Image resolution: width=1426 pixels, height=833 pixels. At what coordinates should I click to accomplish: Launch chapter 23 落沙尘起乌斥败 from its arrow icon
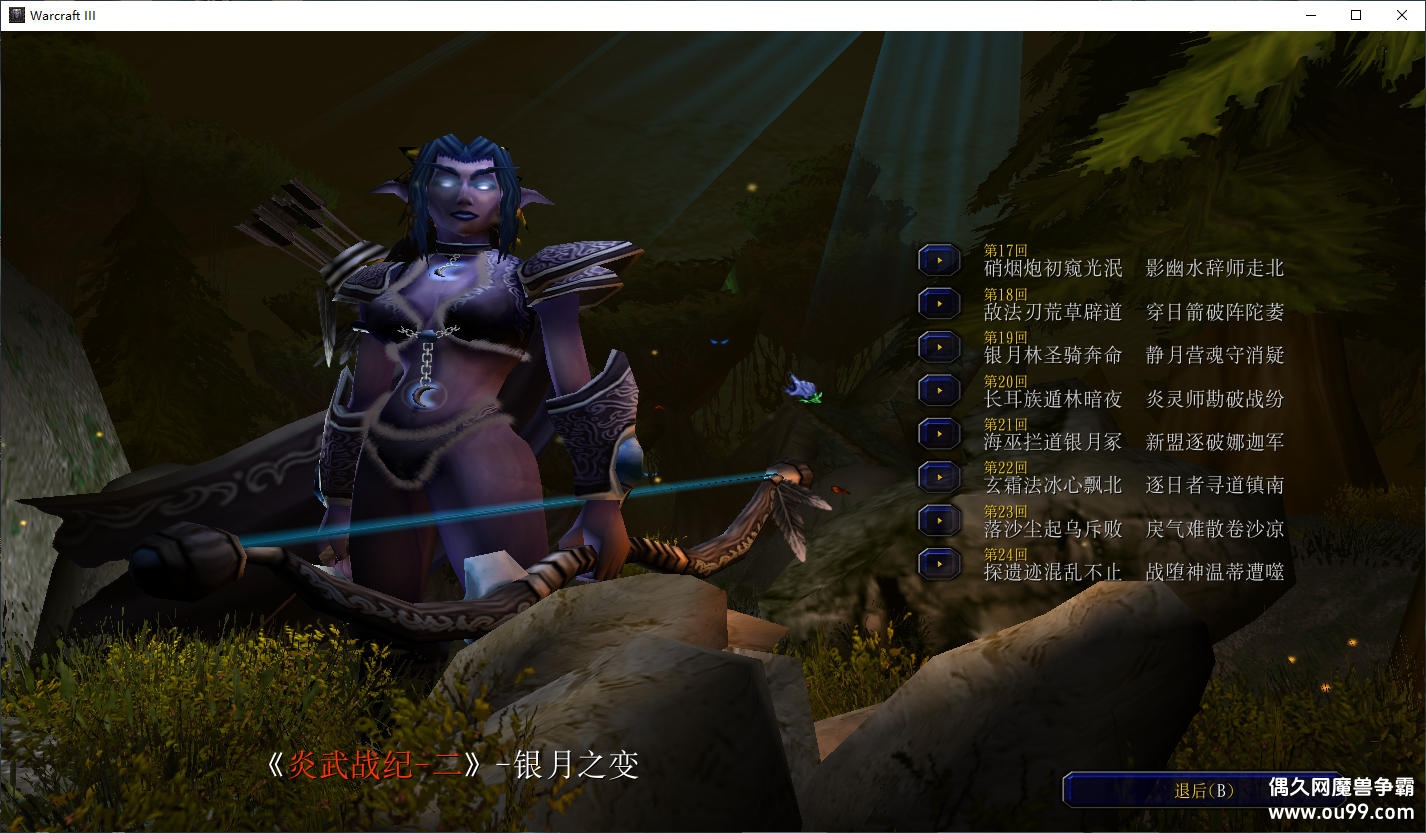tap(938, 520)
